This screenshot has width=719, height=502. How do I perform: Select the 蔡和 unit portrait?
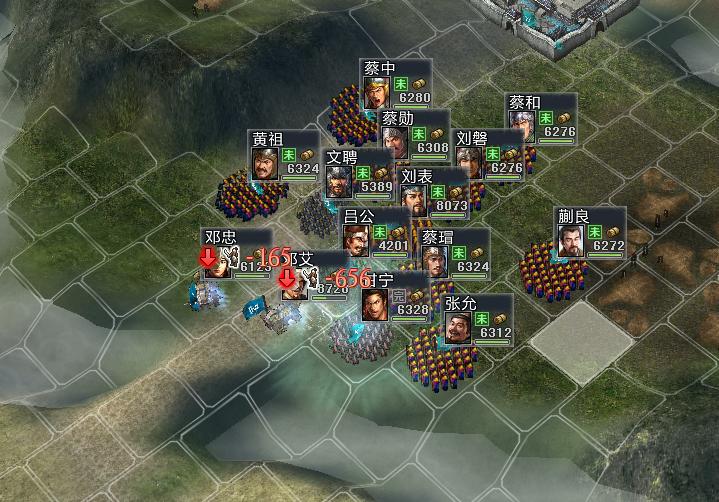522,126
